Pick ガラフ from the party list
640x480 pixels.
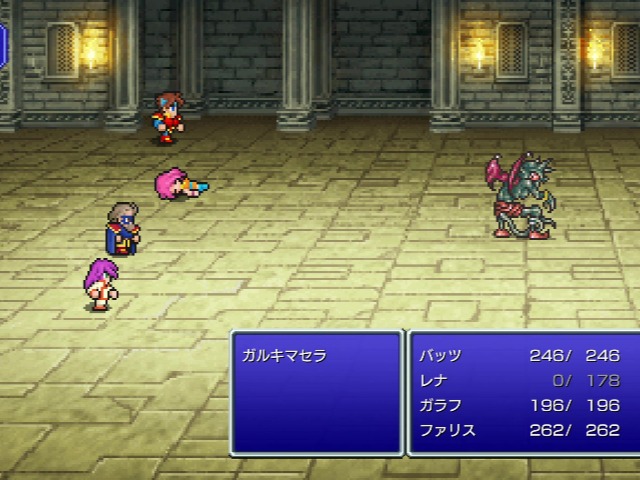[x=440, y=405]
